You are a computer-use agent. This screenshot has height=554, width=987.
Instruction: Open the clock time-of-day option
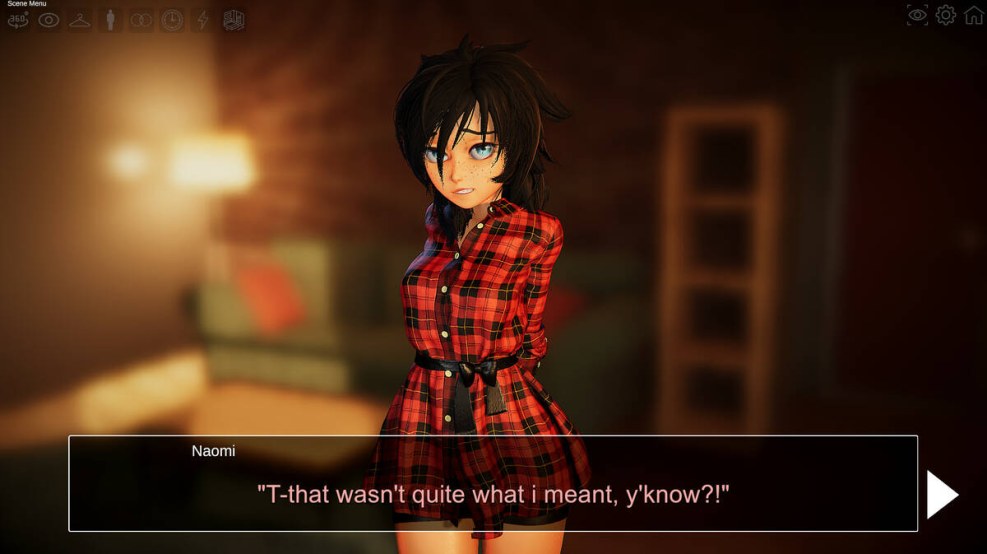172,20
